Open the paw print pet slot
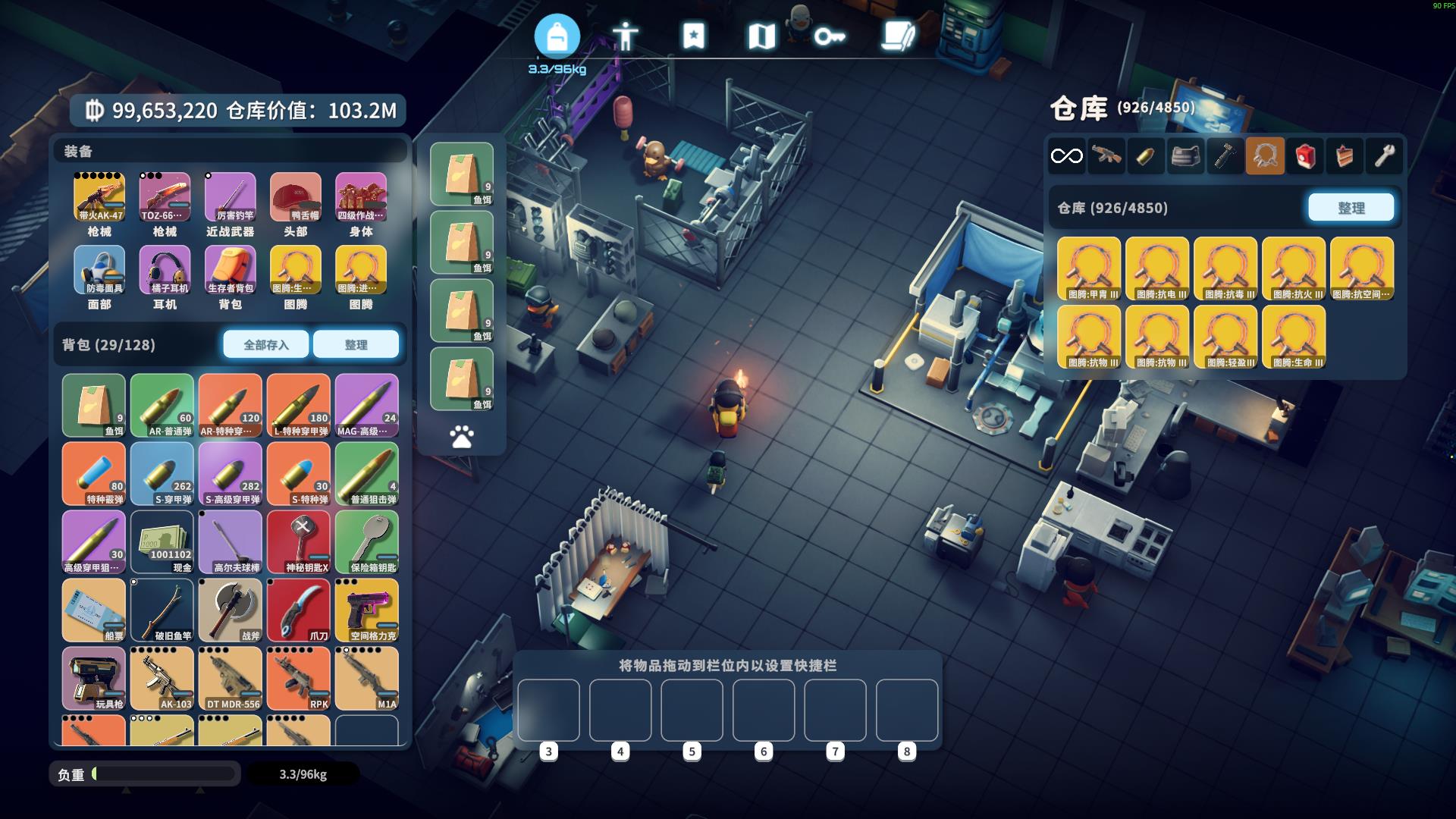This screenshot has width=1456, height=819. pos(462,437)
